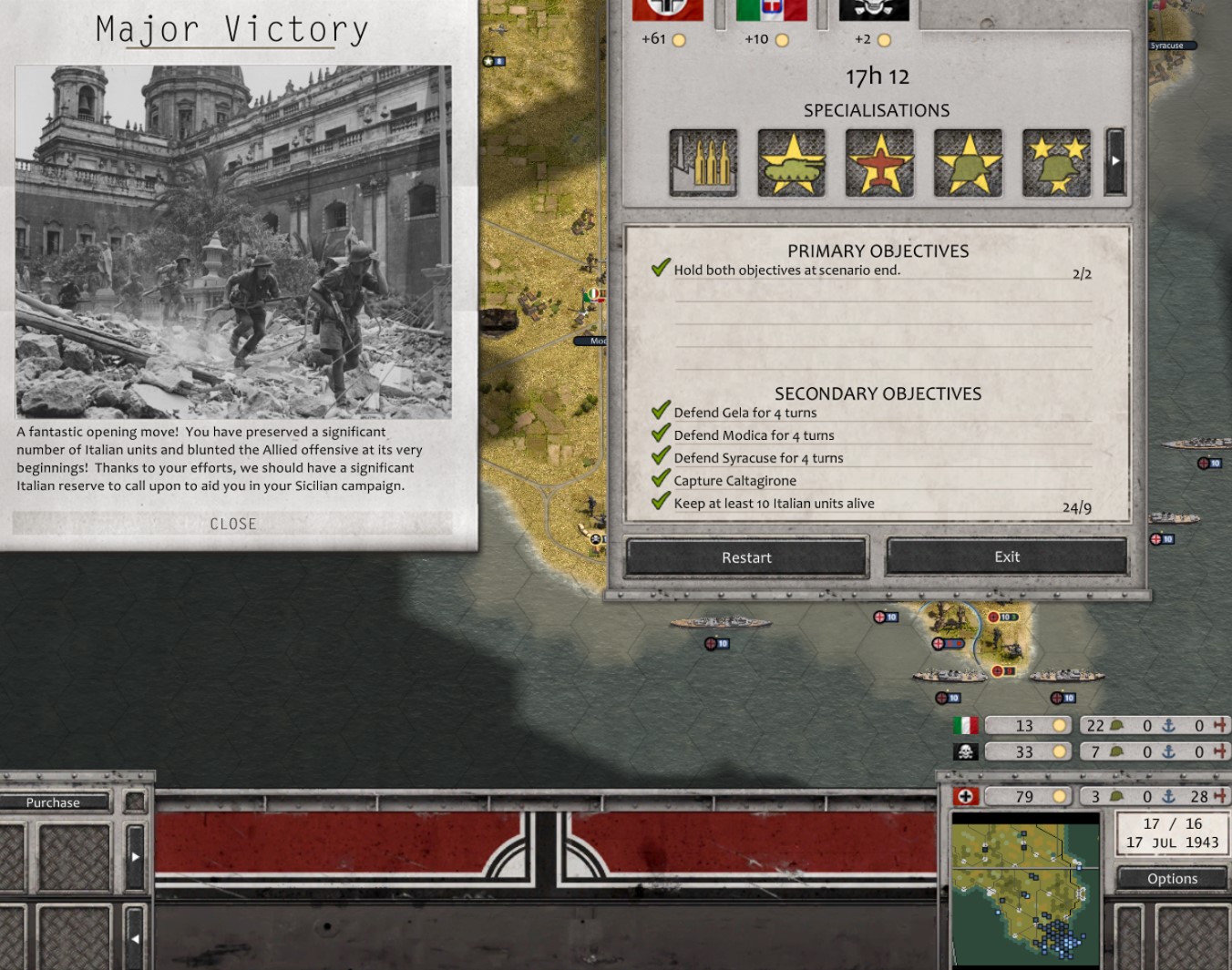Select the single-star helmet specialisation
This screenshot has width=1232, height=970.
968,162
